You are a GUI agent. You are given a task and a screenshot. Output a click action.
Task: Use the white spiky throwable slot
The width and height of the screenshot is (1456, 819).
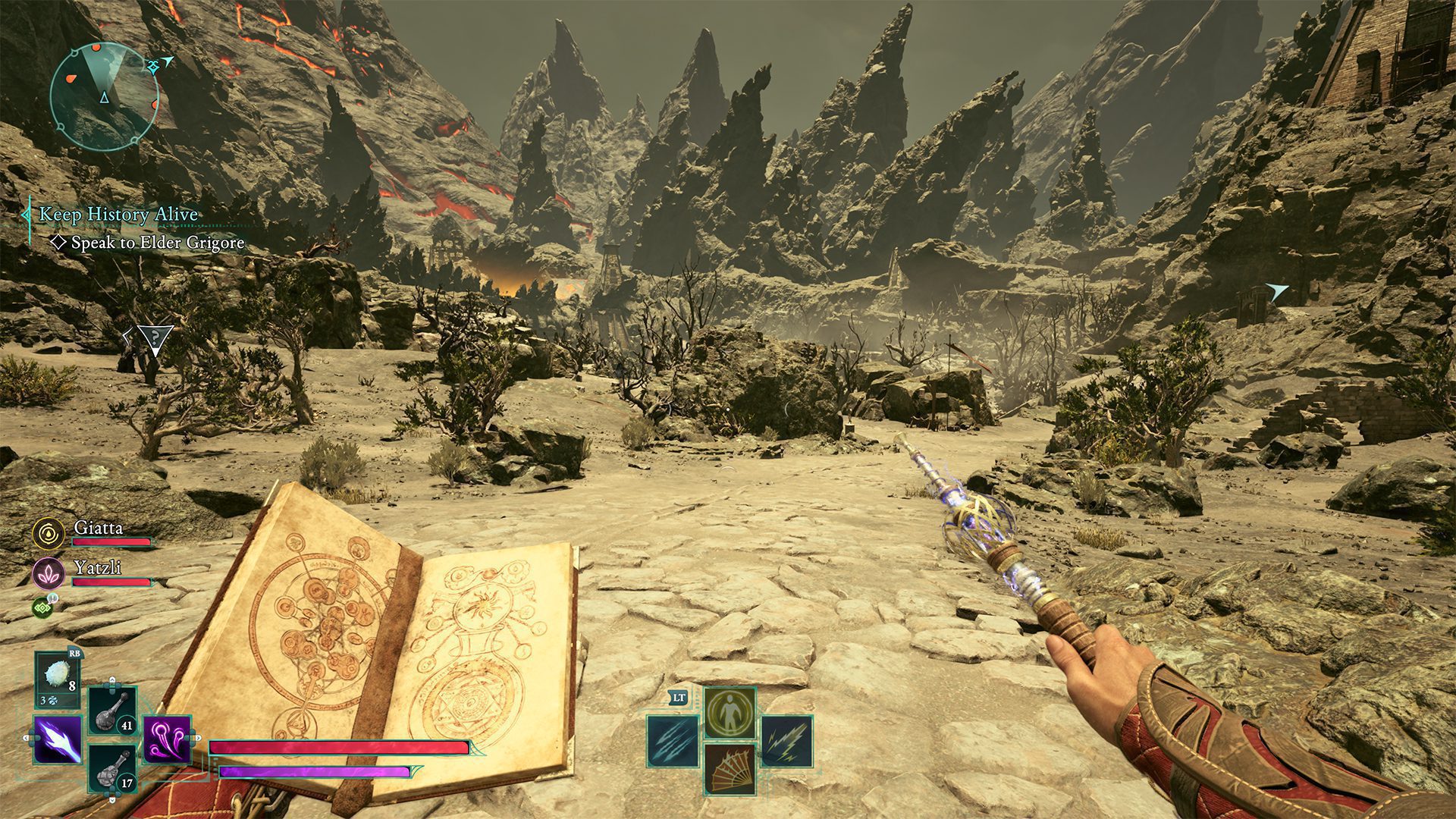58,680
